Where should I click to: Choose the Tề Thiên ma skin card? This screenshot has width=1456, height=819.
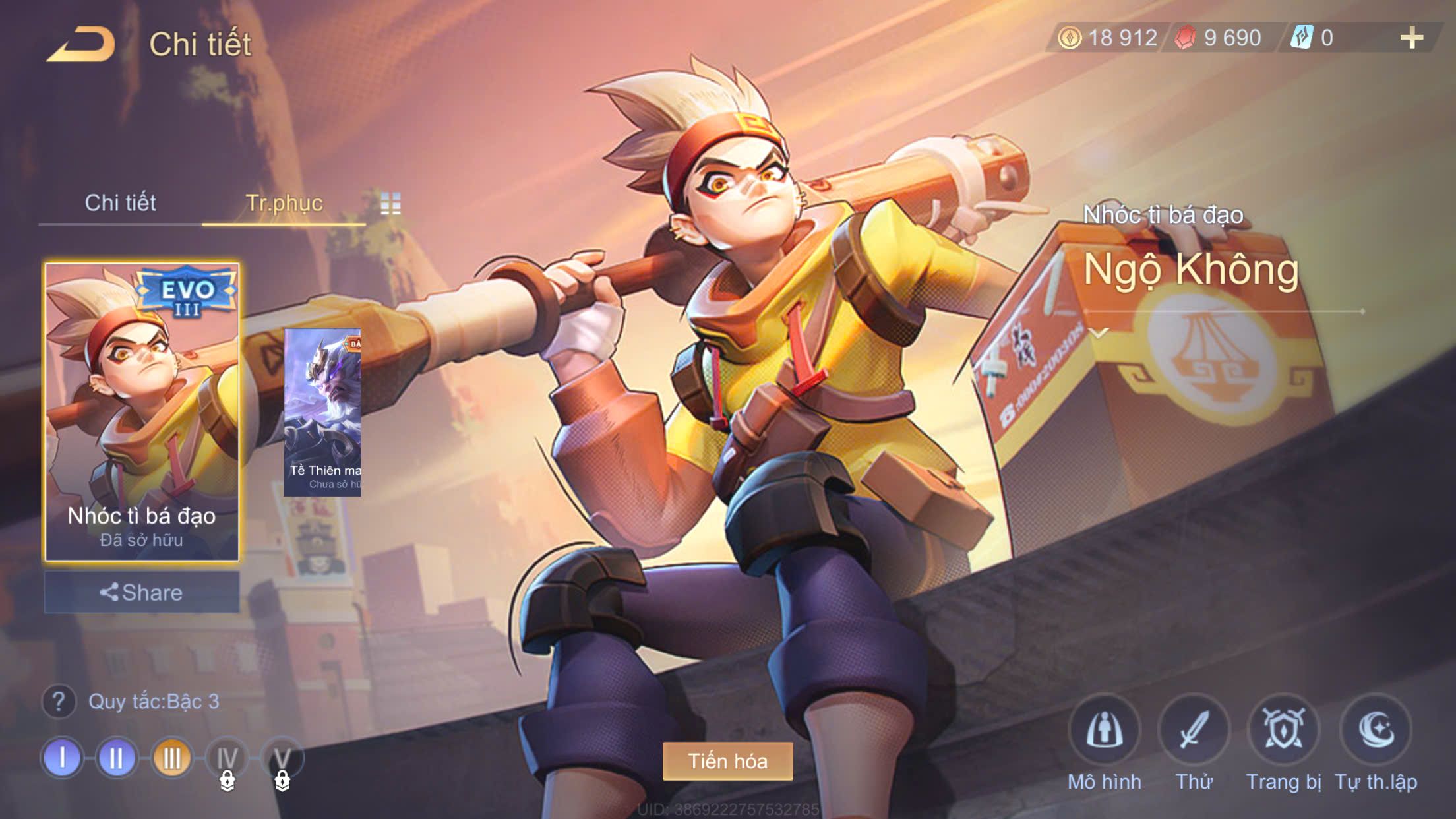tap(322, 412)
